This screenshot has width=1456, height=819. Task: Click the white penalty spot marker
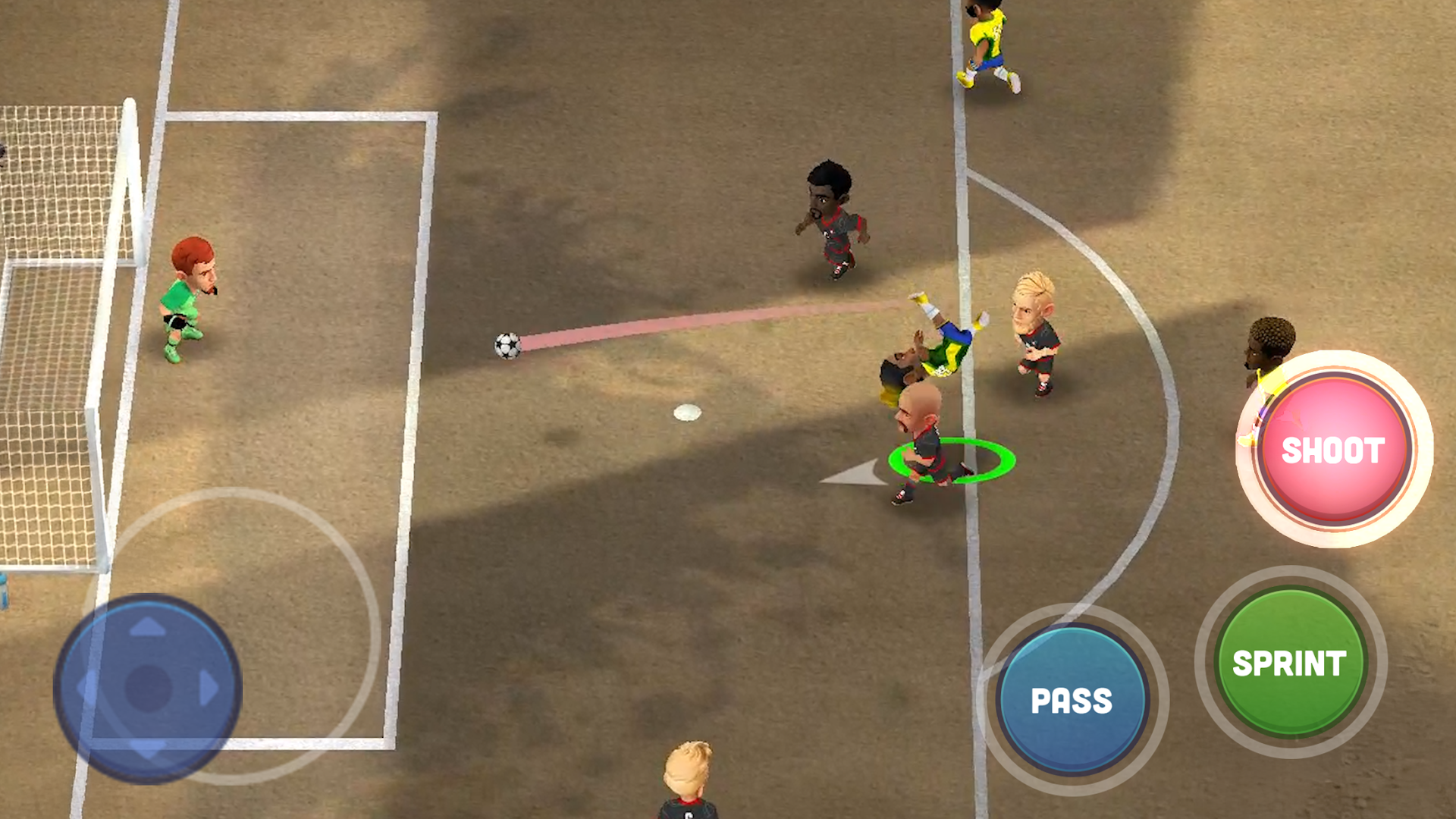686,412
